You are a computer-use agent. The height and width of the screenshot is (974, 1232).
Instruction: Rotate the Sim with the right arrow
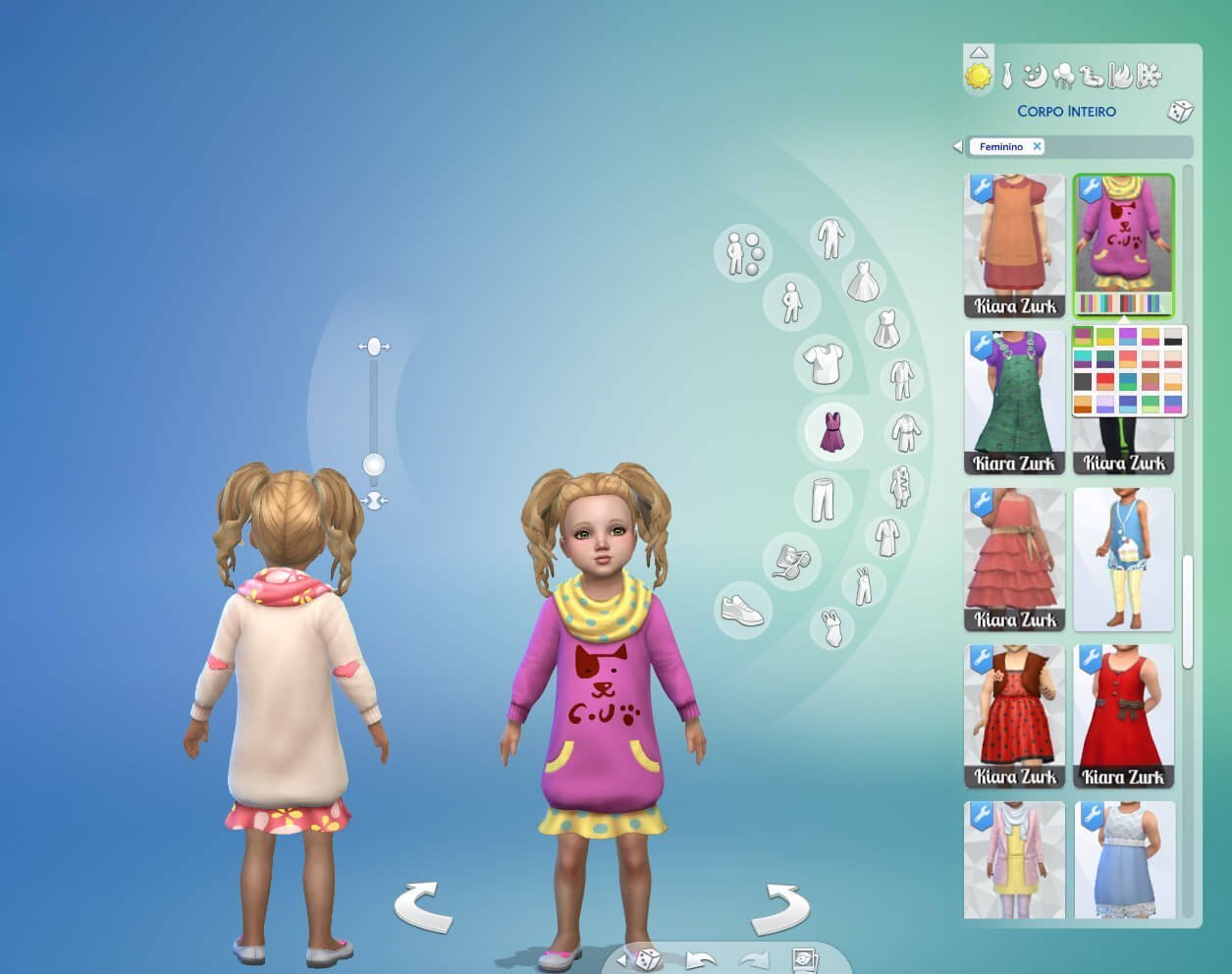(x=780, y=908)
